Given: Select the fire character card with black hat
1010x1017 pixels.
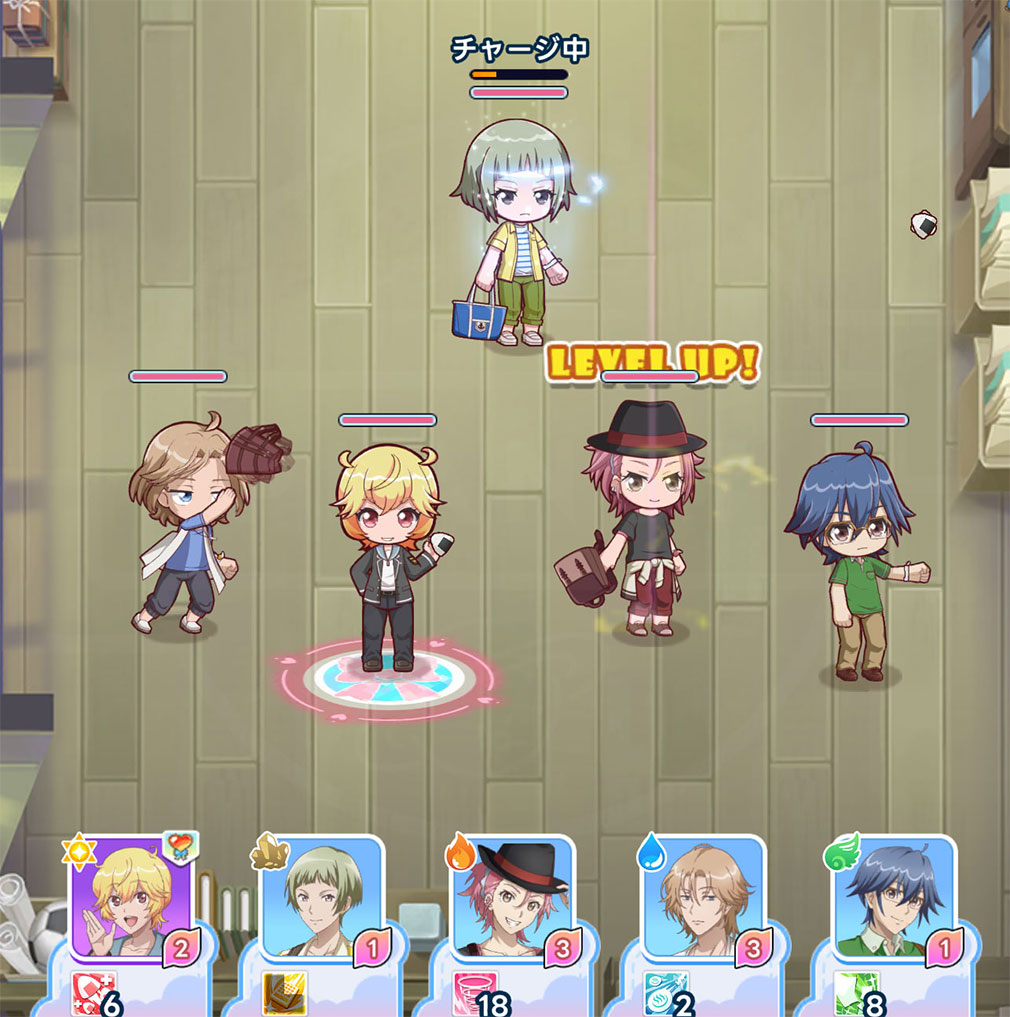Looking at the screenshot, I should click(512, 898).
